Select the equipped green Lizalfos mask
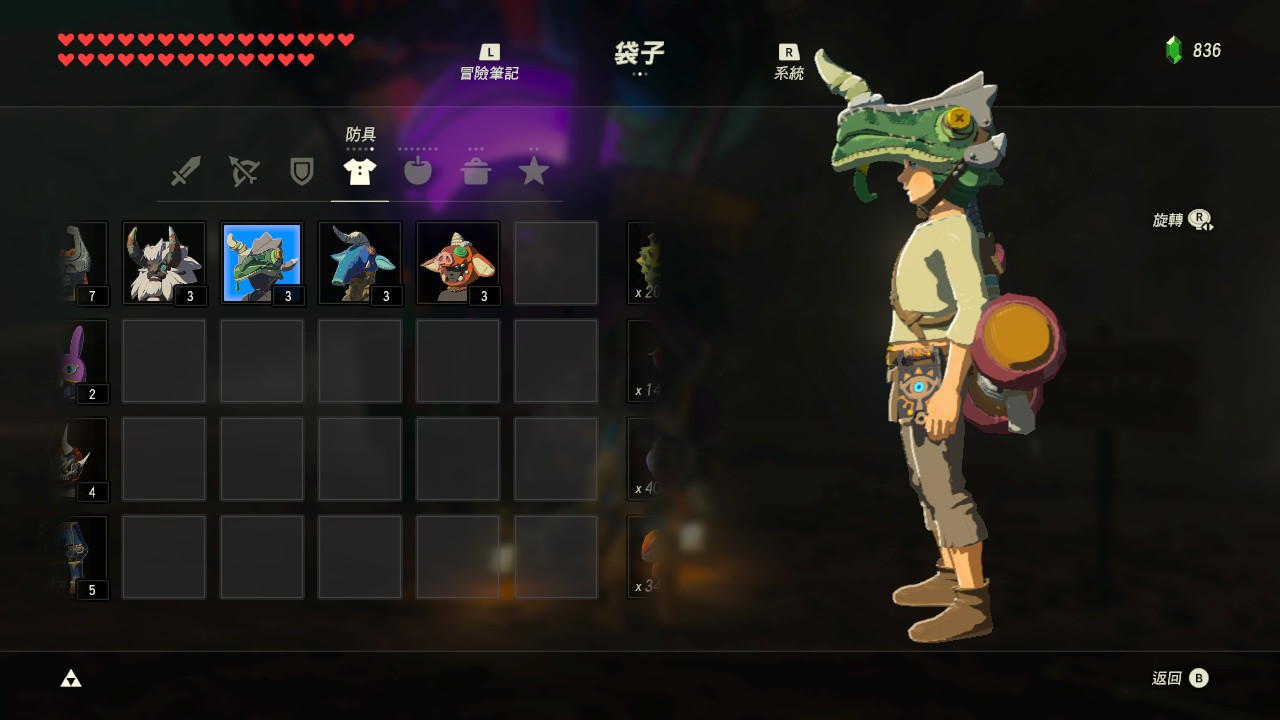Viewport: 1280px width, 720px height. pyautogui.click(x=261, y=262)
